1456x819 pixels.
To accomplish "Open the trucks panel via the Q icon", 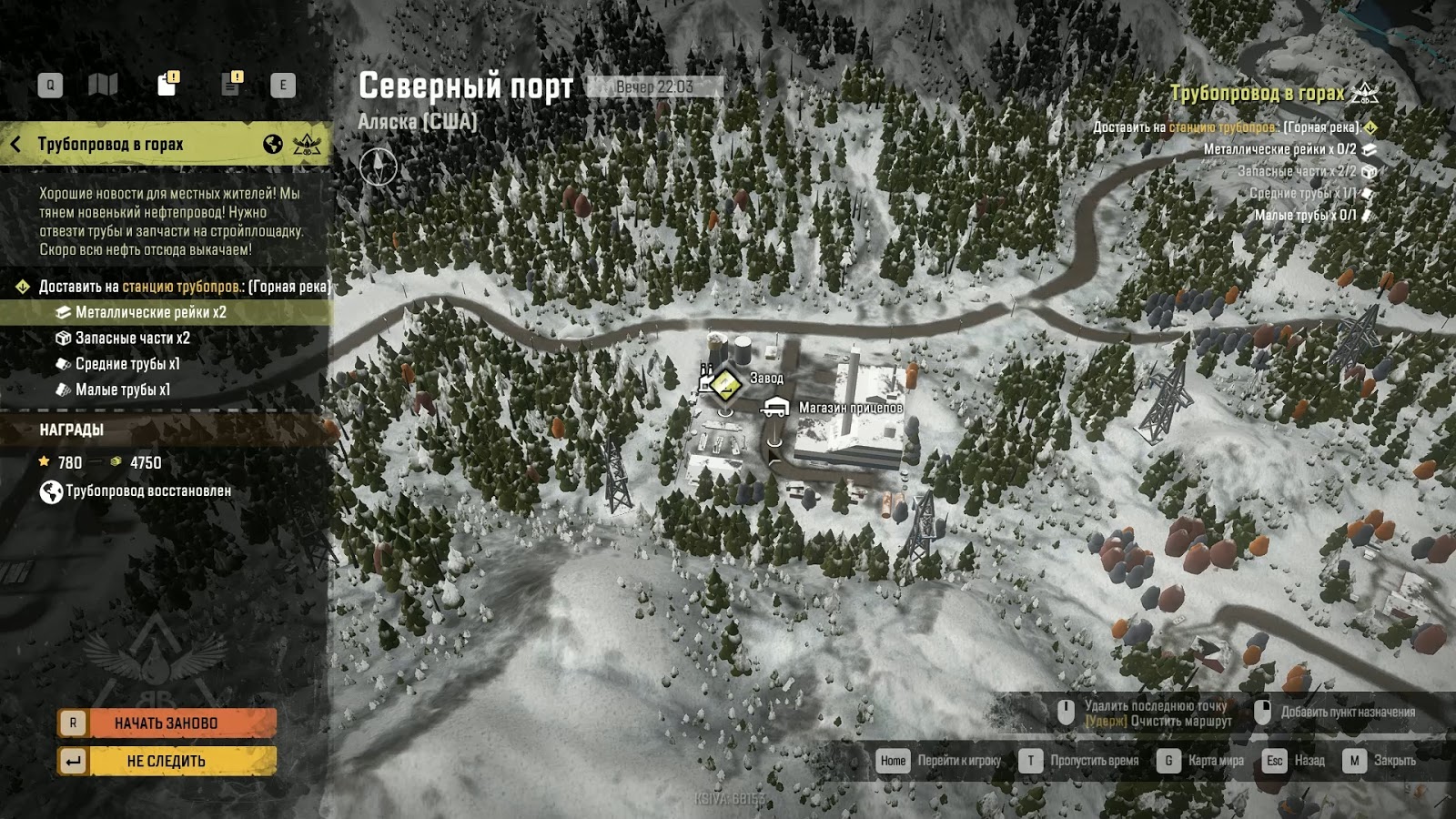I will (x=50, y=84).
